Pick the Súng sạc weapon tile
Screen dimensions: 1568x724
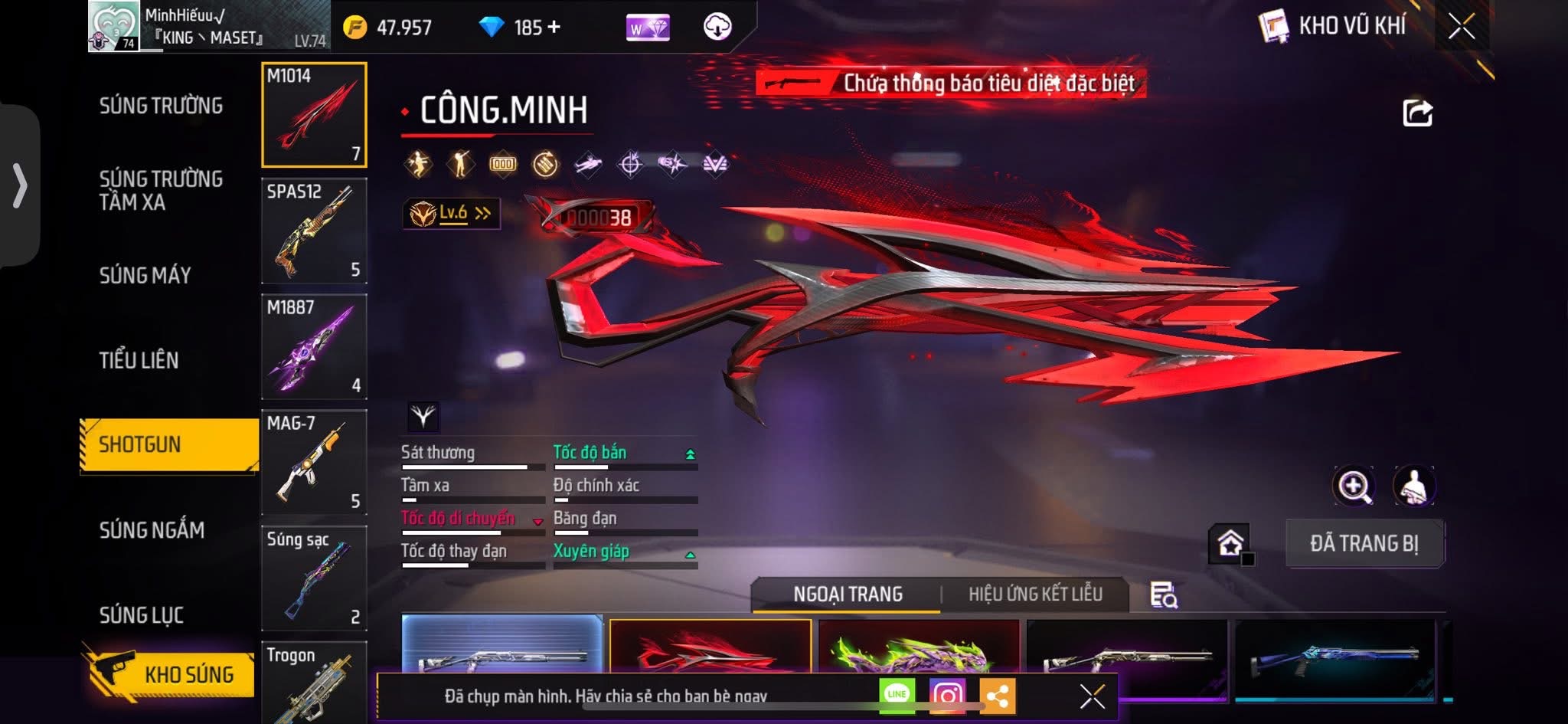(314, 578)
